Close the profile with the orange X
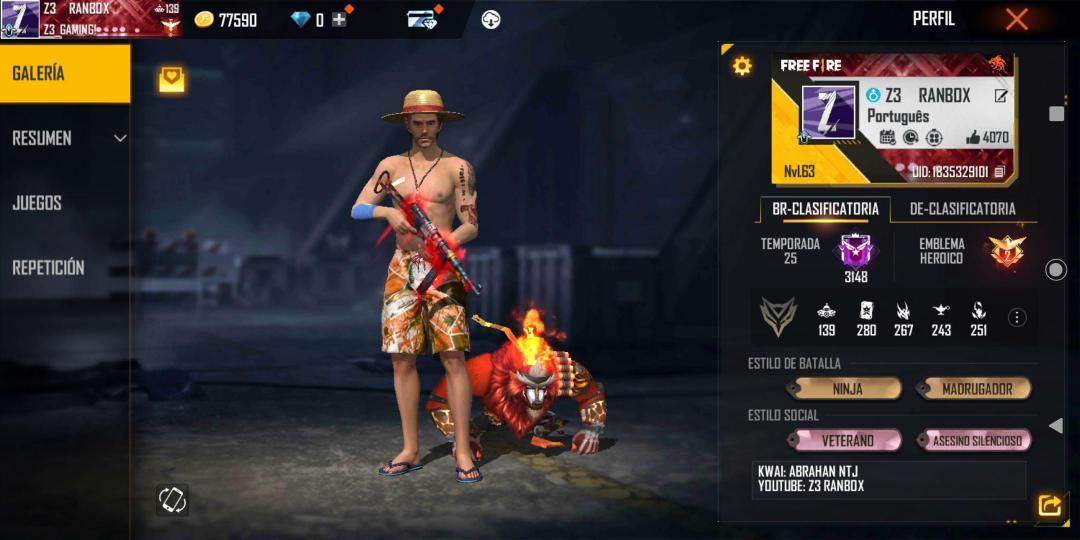 tap(1016, 19)
